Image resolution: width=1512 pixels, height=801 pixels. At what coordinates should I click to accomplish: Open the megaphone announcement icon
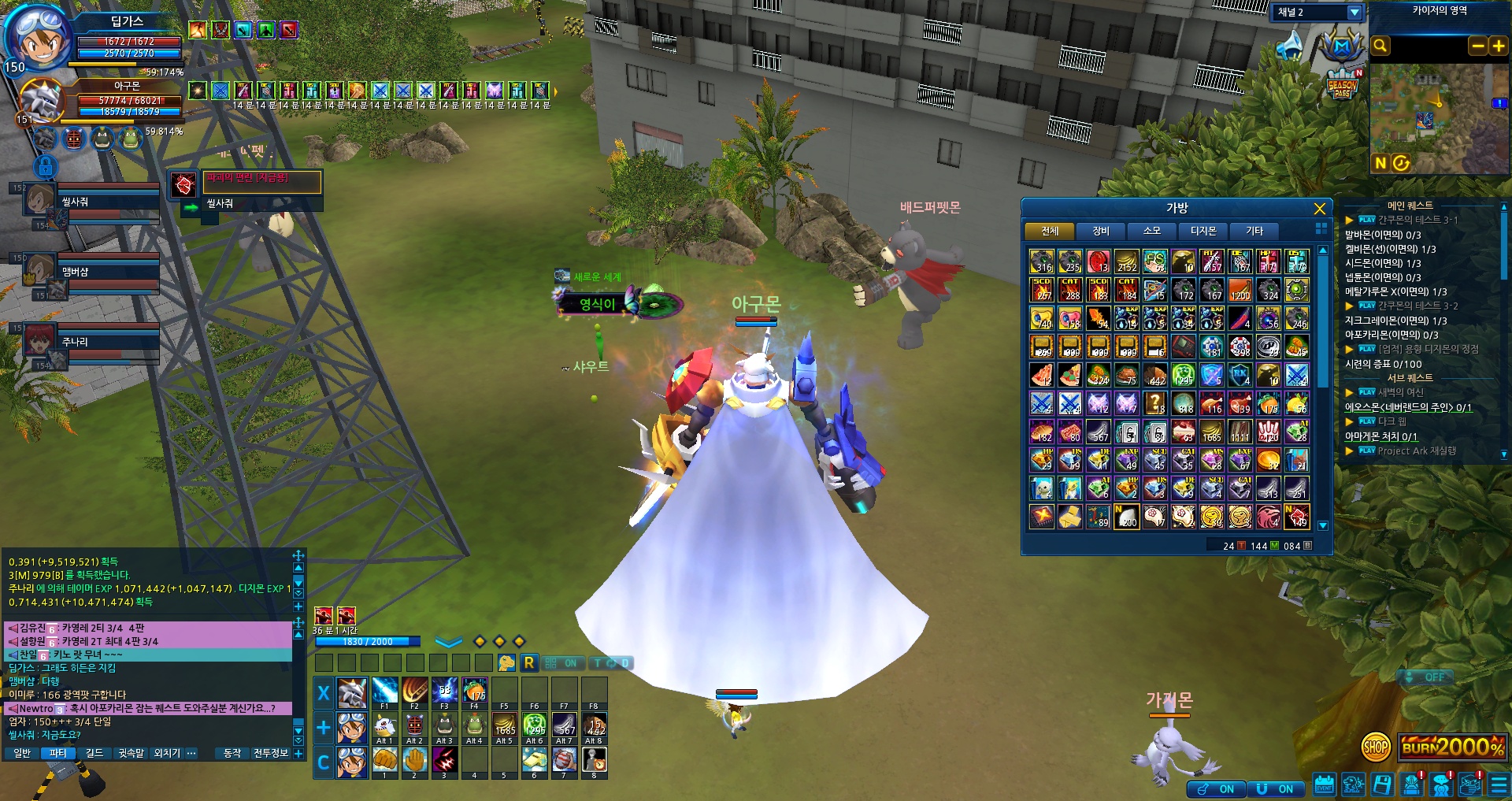tap(1289, 45)
